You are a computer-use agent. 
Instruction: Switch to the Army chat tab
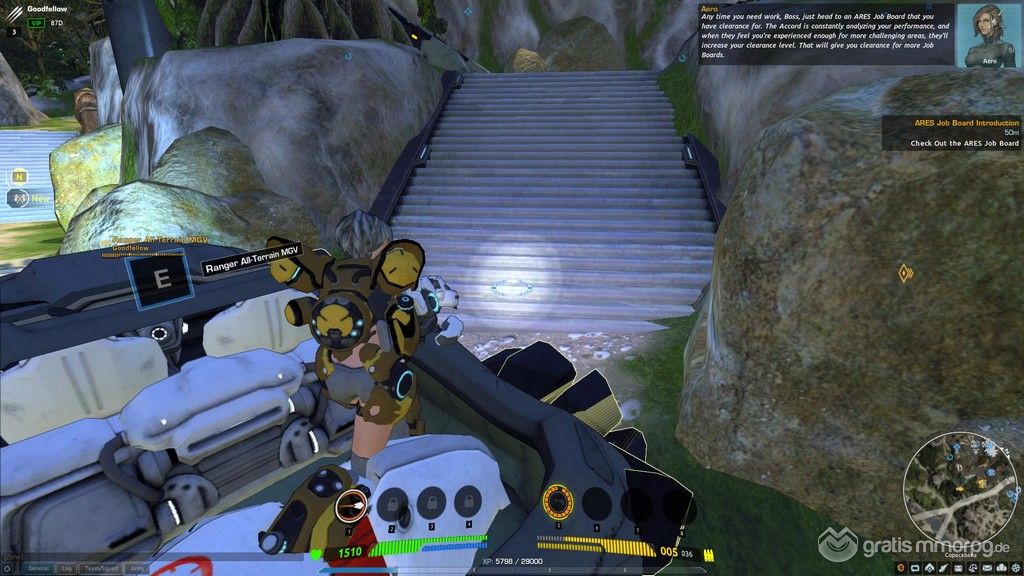coord(137,568)
